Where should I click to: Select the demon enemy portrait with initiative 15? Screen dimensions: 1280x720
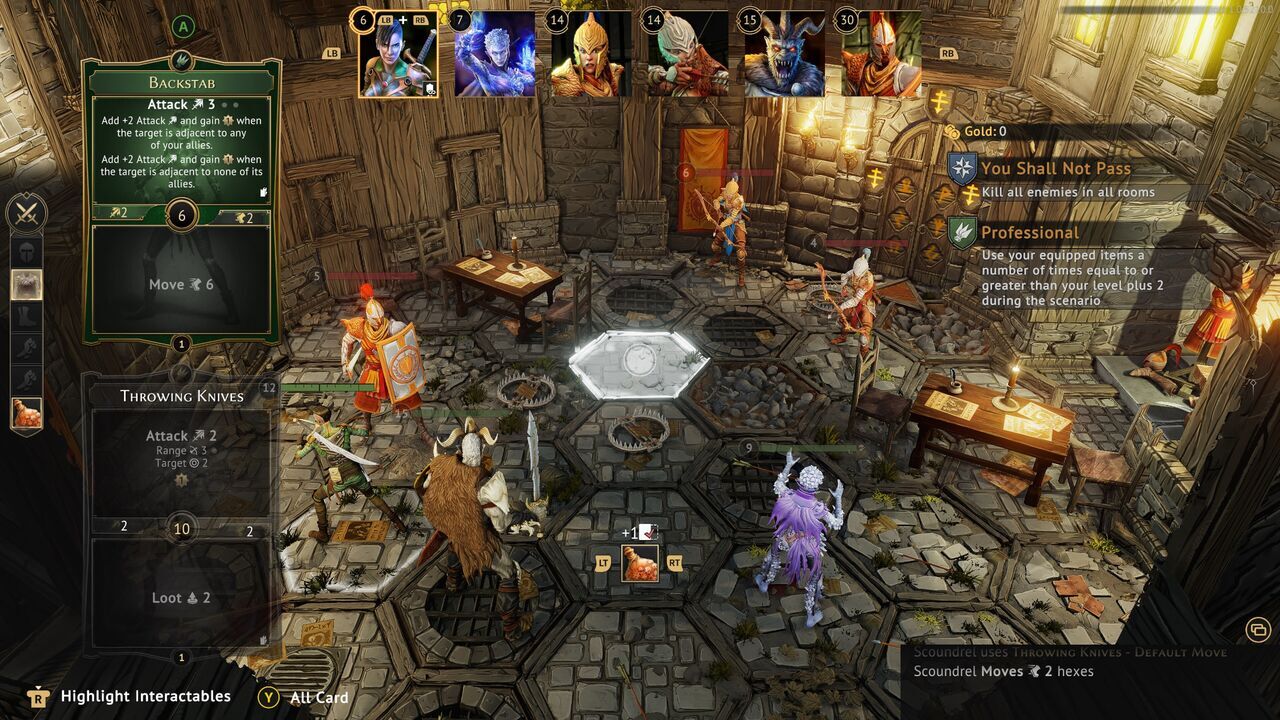coord(785,57)
